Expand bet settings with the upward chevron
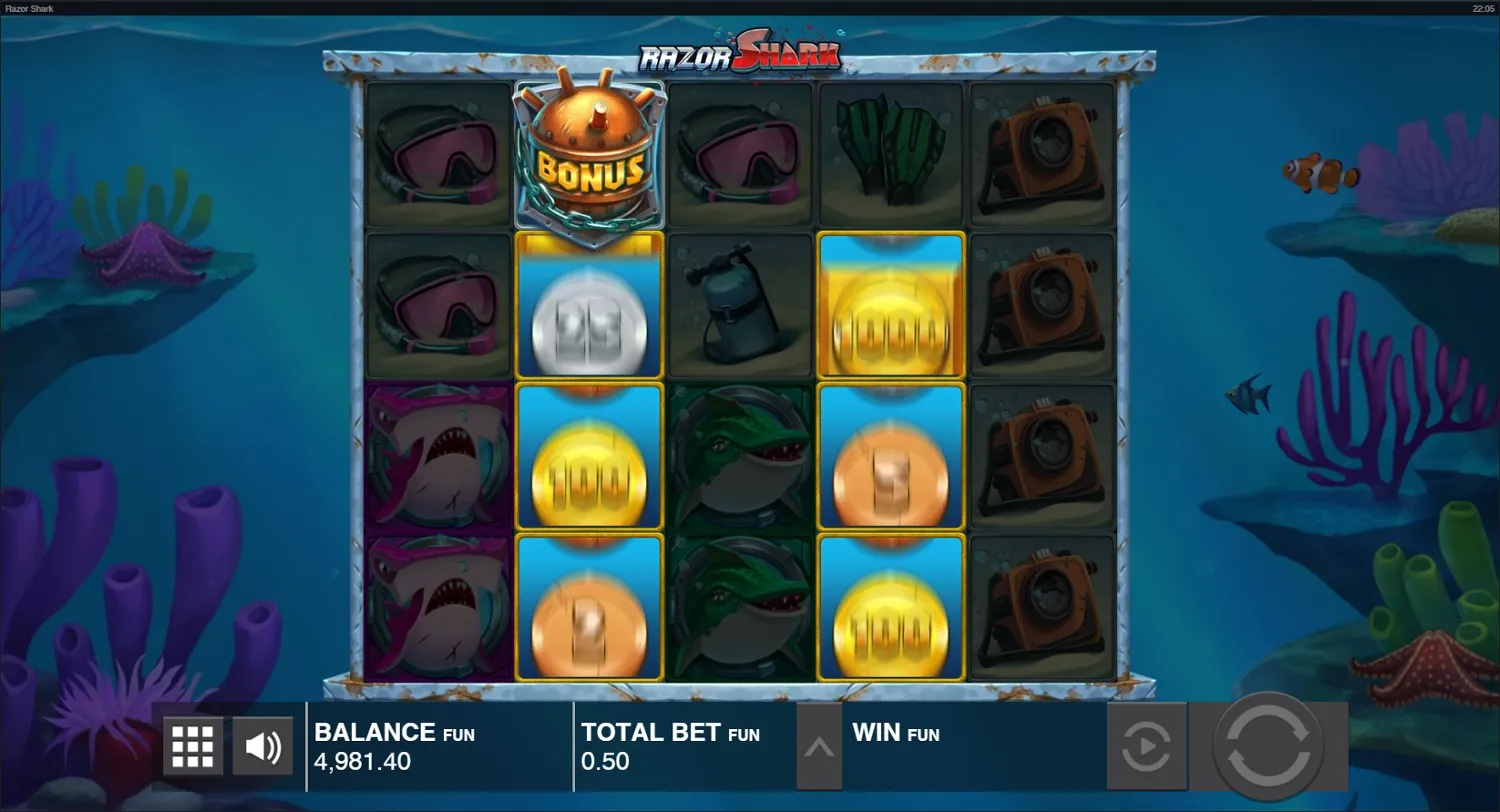Image resolution: width=1500 pixels, height=812 pixels. tap(818, 746)
